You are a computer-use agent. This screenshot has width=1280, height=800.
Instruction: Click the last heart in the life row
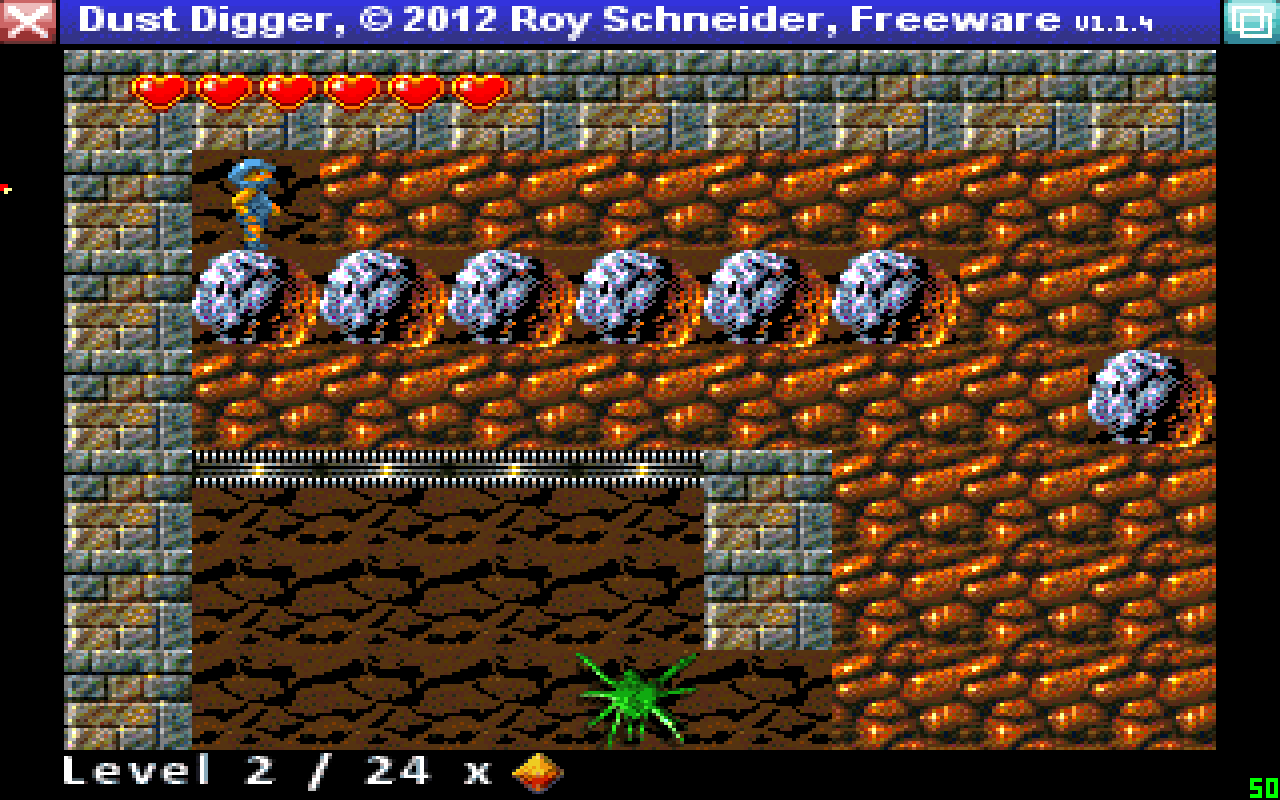tap(481, 88)
